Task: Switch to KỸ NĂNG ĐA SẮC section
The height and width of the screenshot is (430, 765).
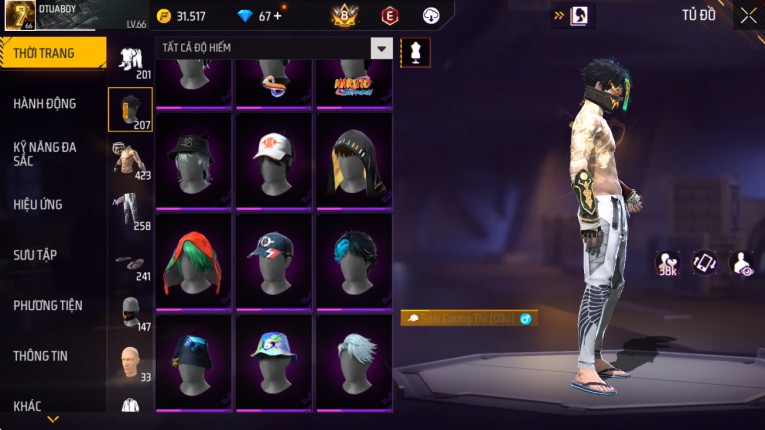Action: click(x=45, y=153)
